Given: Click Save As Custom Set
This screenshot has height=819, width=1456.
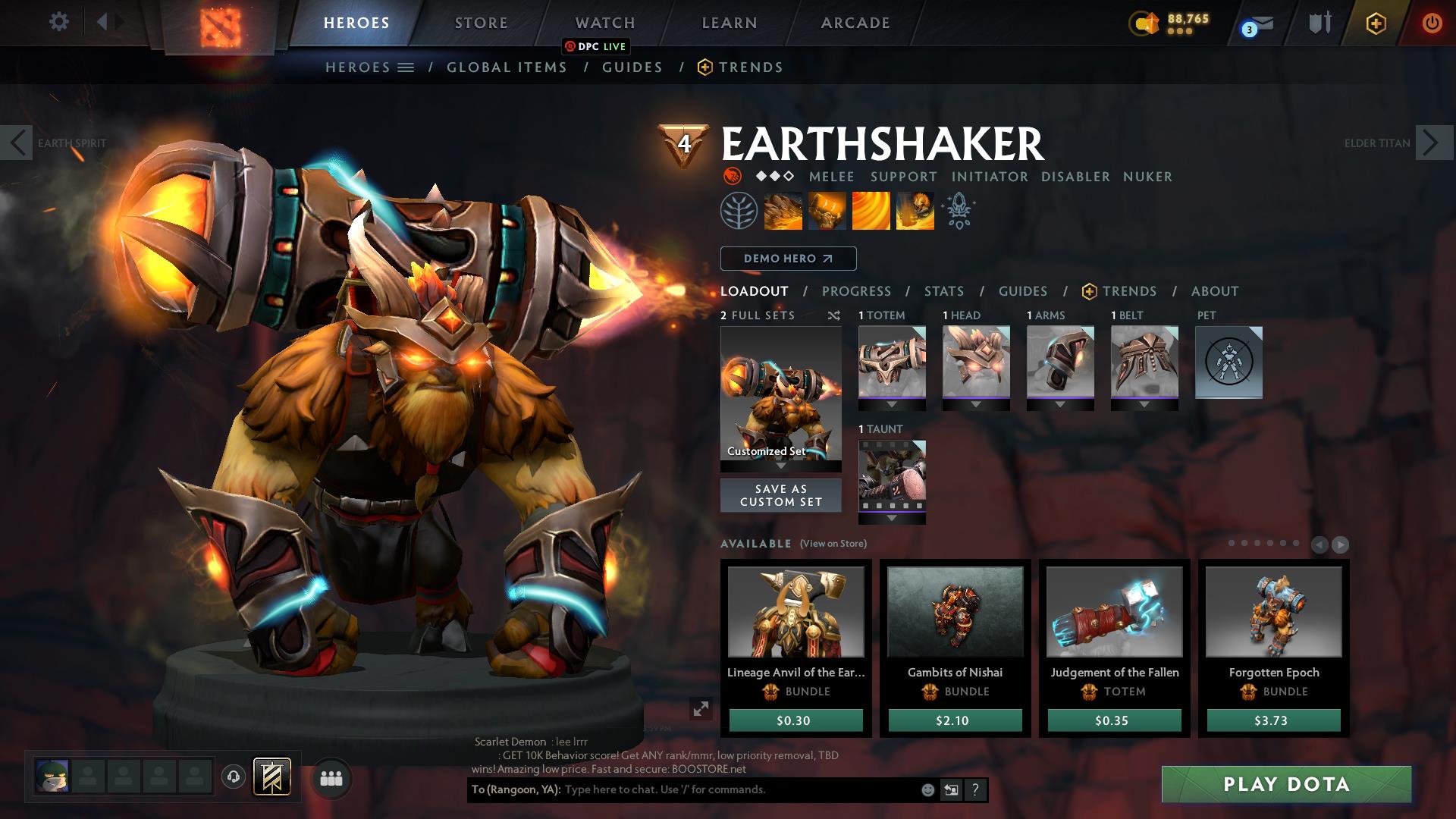Looking at the screenshot, I should point(780,495).
